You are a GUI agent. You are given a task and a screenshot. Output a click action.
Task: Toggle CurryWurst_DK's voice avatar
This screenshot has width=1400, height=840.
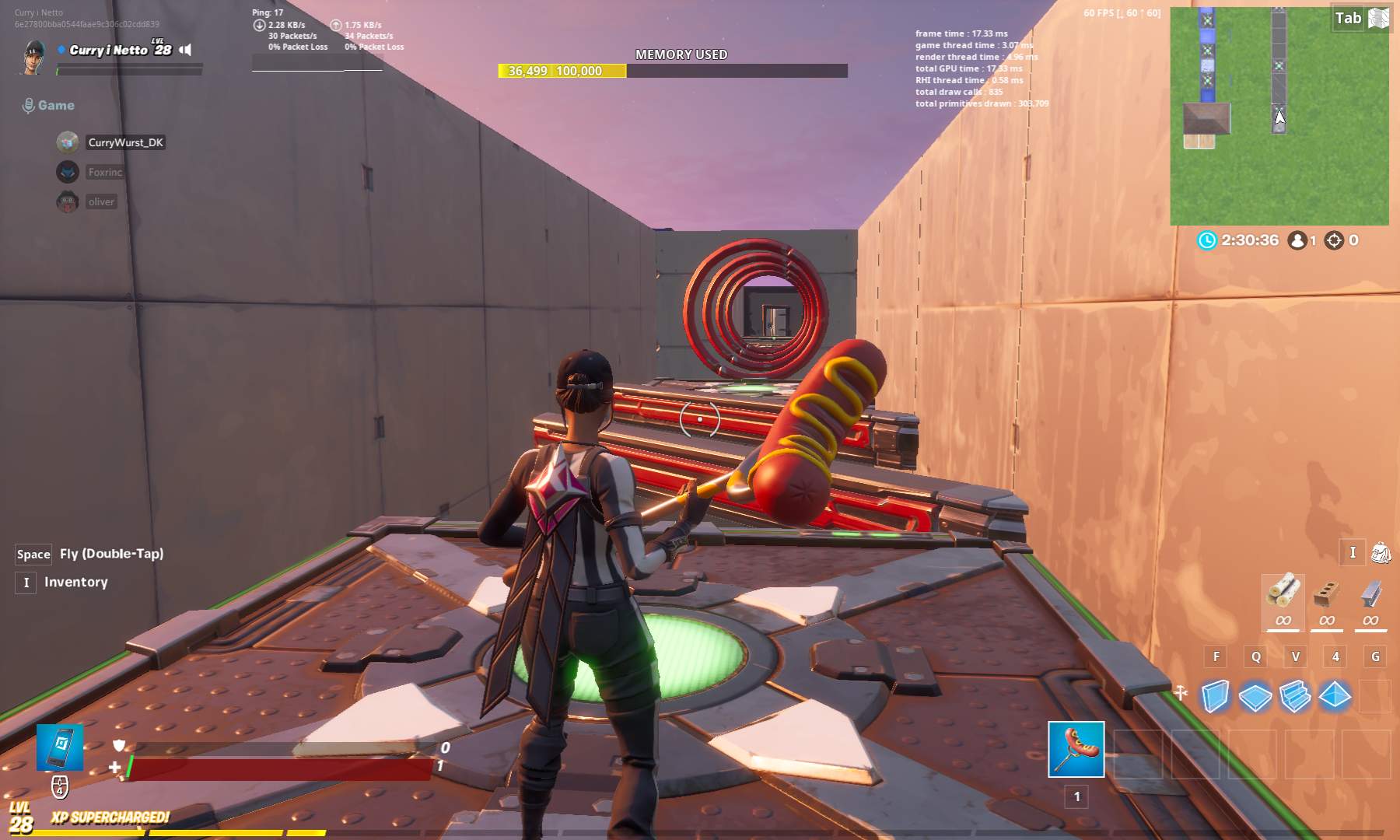tap(67, 142)
